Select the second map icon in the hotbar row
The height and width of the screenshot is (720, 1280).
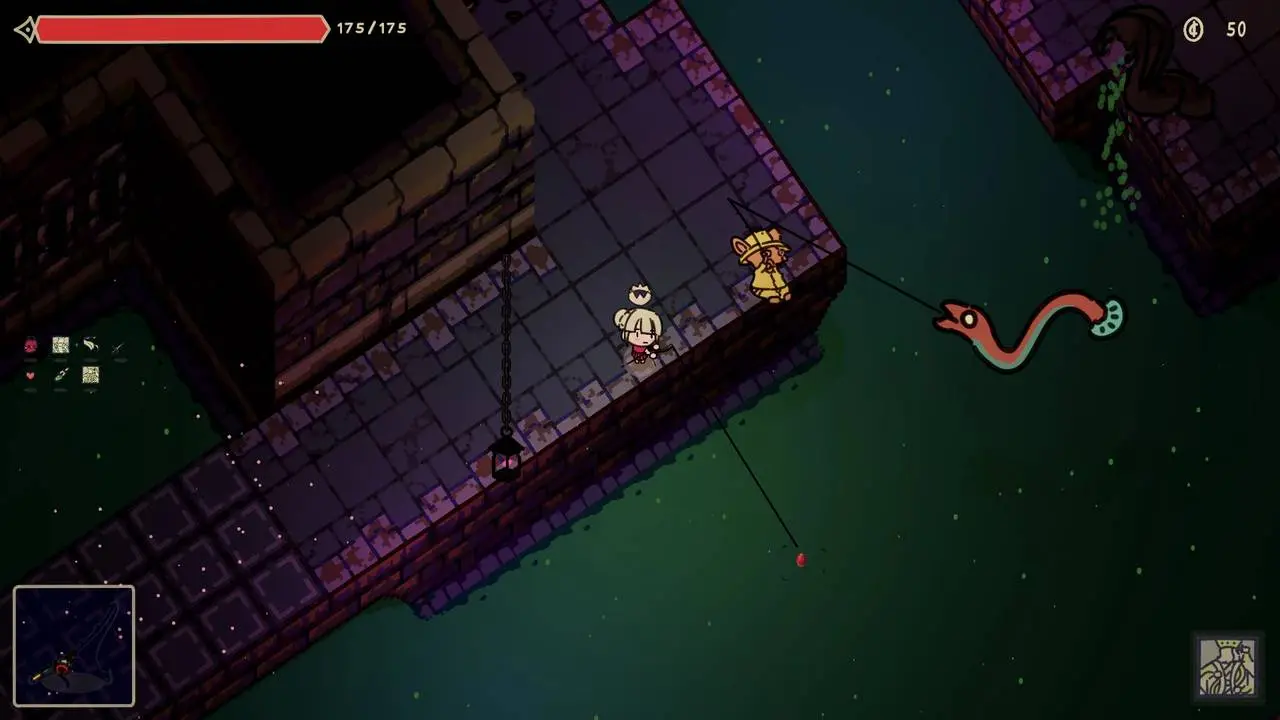[x=91, y=375]
